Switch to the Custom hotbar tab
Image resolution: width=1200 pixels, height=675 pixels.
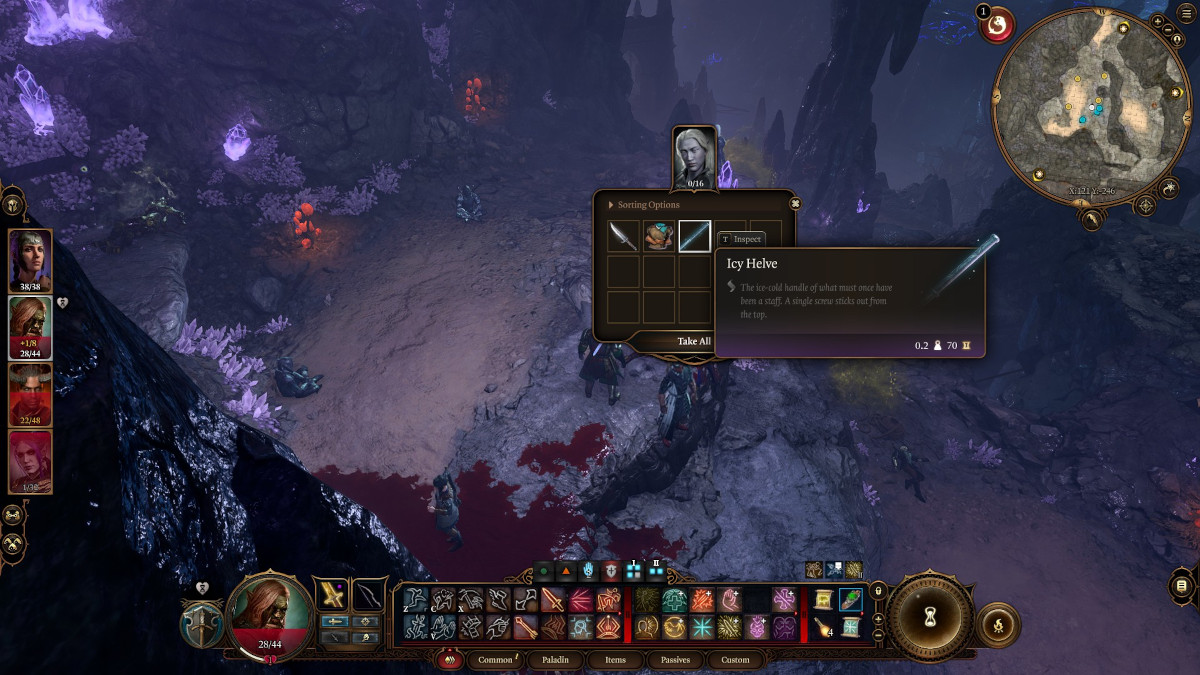(734, 660)
